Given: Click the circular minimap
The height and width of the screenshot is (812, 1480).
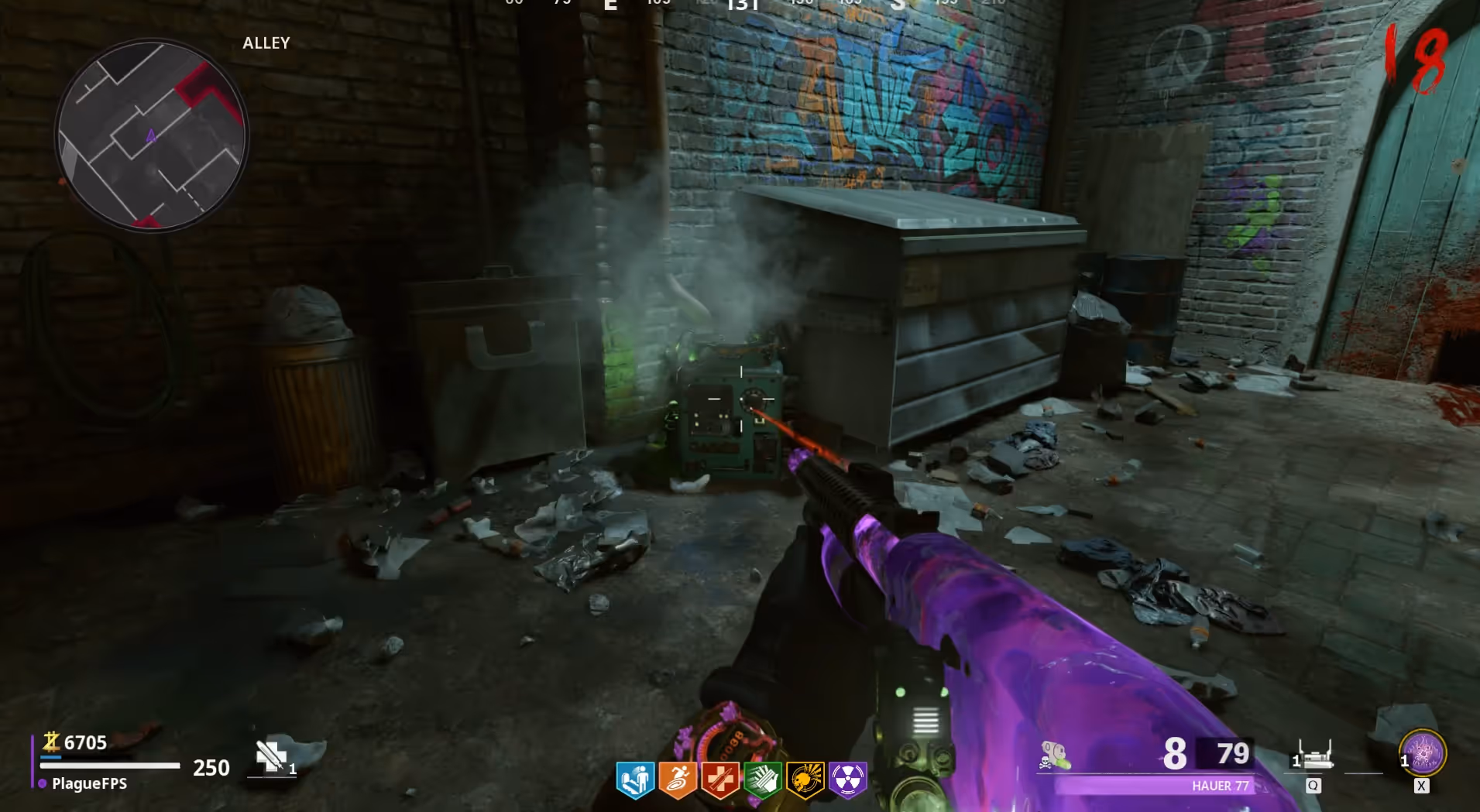Looking at the screenshot, I should coord(152,135).
